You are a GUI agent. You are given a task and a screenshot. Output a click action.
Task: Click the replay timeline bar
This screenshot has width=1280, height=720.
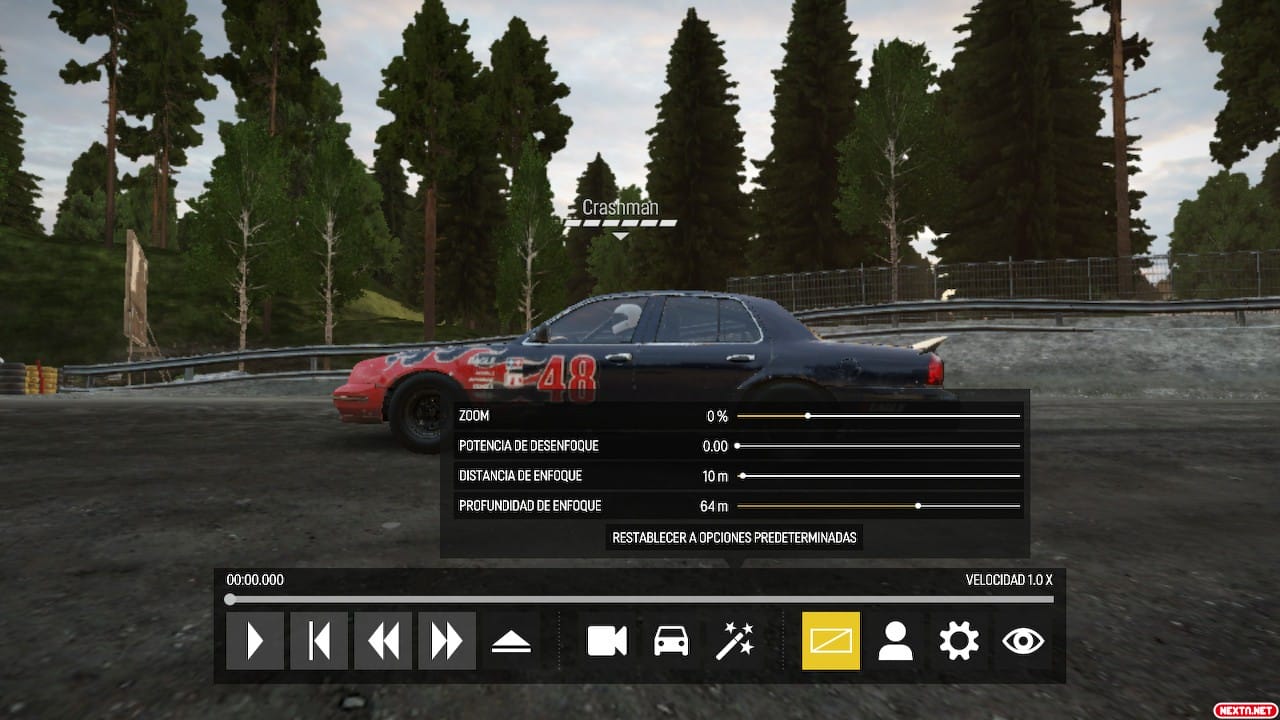point(640,600)
